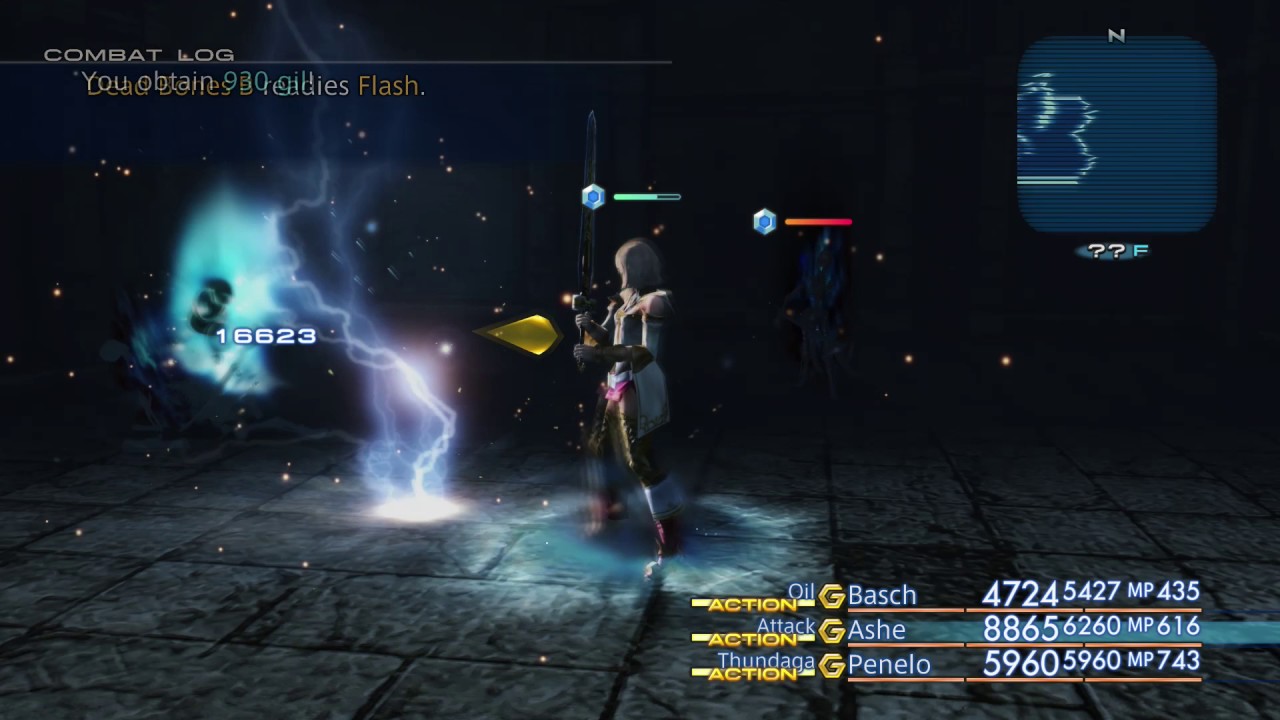Click the targeted enemy's blue crystal marker

pyautogui.click(x=593, y=197)
